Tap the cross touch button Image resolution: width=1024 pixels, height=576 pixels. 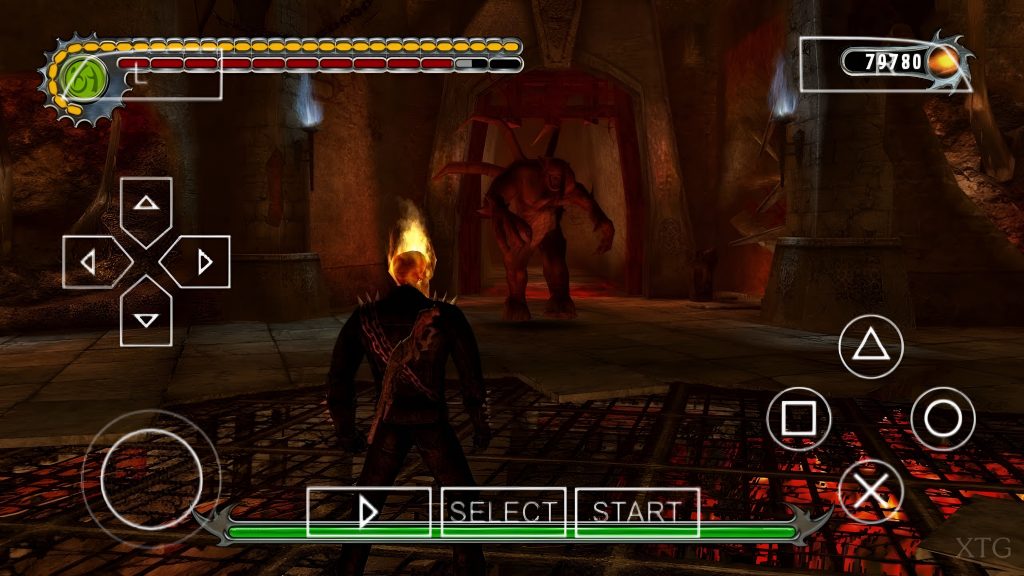870,490
